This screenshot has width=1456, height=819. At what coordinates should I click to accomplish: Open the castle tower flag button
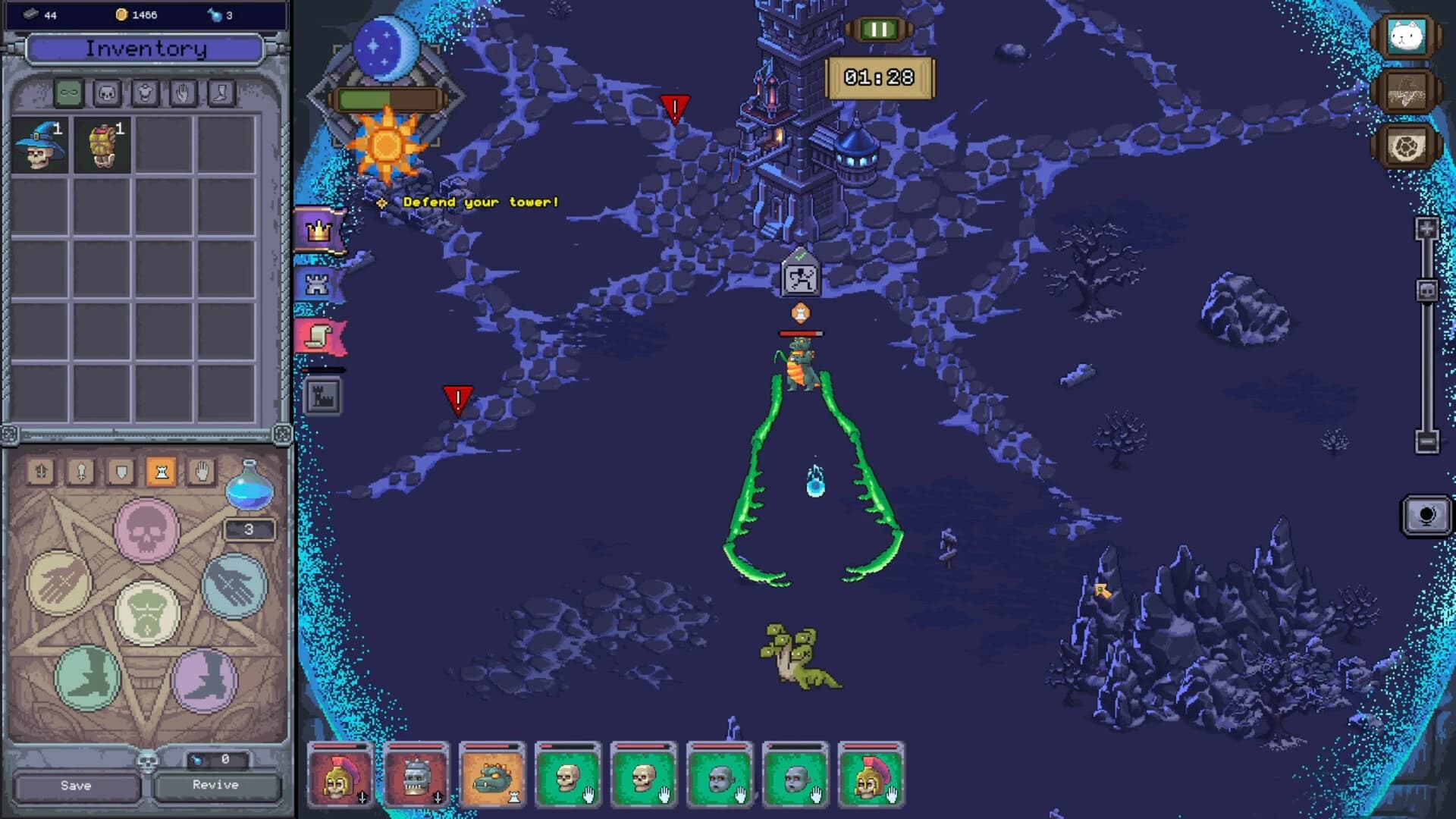click(318, 284)
